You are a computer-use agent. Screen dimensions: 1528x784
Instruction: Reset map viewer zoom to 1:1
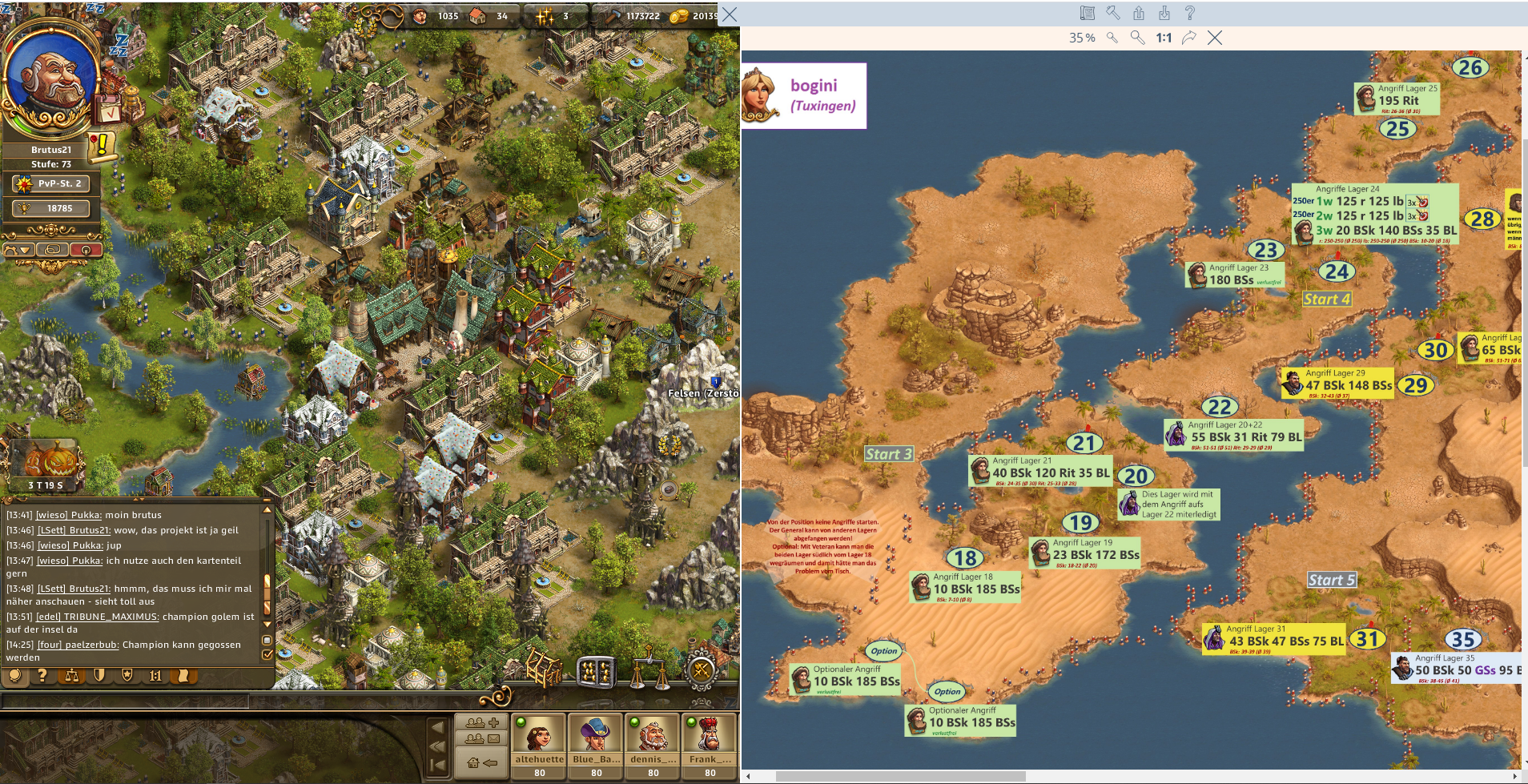1164,38
